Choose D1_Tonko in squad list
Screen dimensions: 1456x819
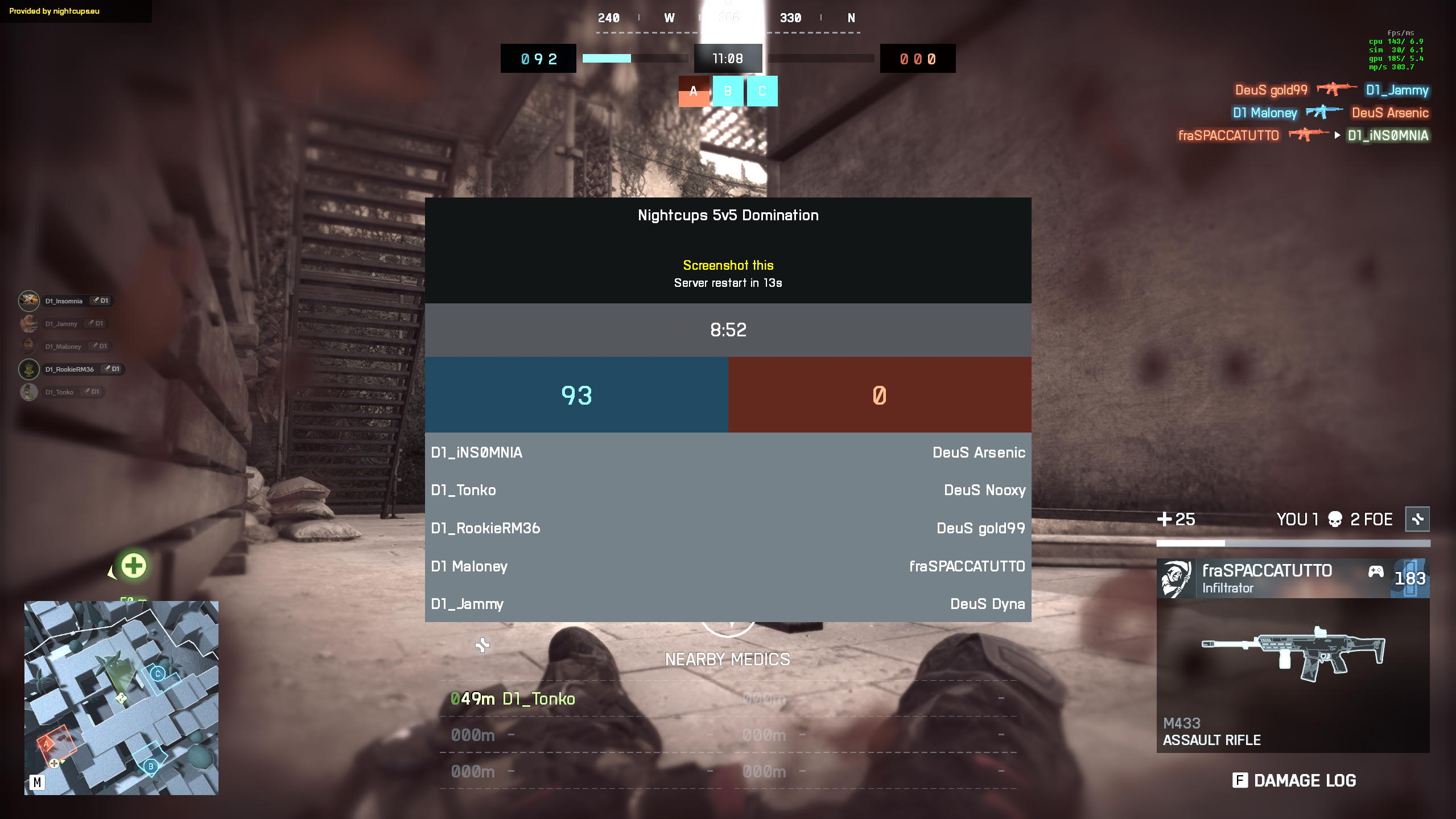60,392
